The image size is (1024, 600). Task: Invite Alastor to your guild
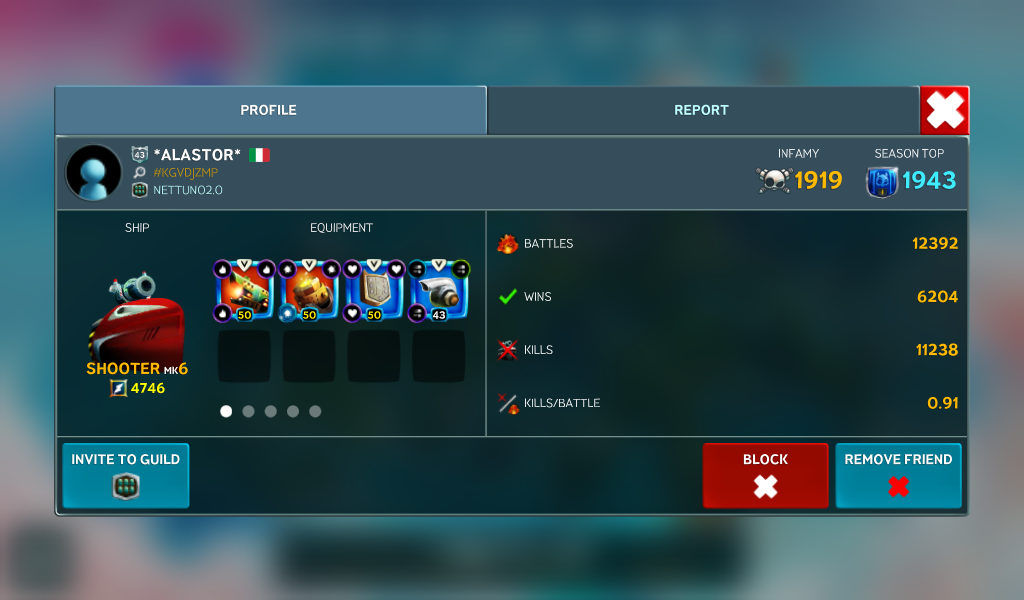[125, 475]
